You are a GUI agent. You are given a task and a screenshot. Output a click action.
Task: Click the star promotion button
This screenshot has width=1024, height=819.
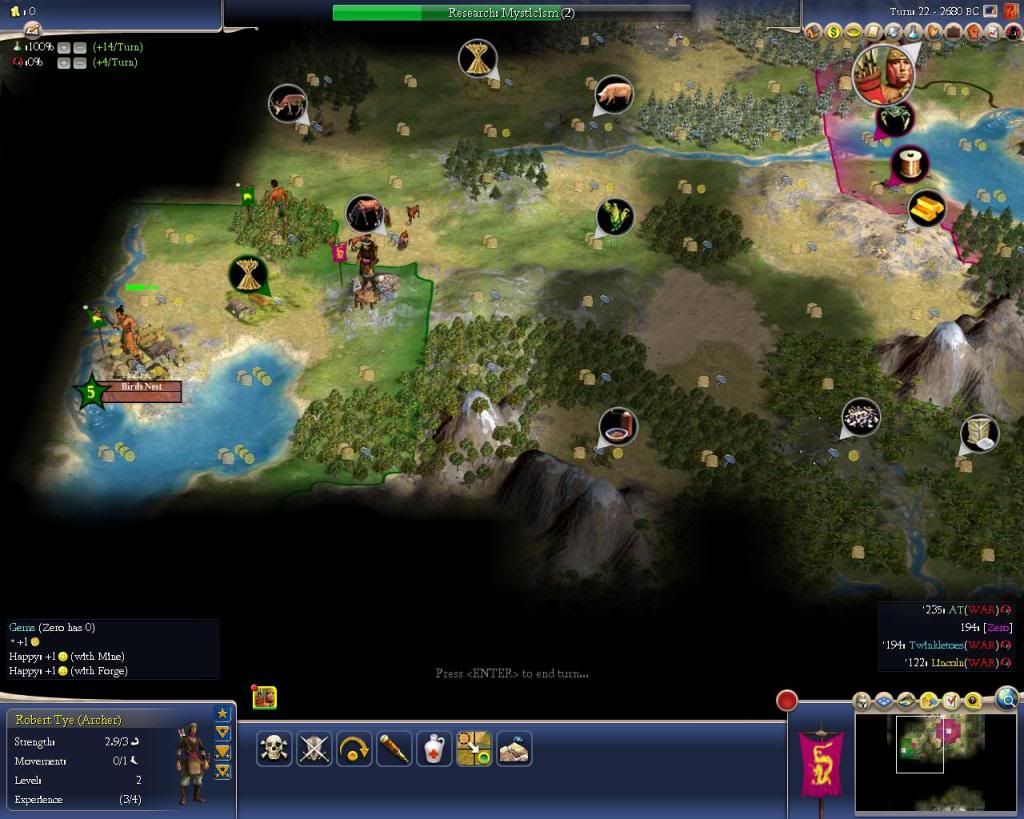tap(222, 713)
